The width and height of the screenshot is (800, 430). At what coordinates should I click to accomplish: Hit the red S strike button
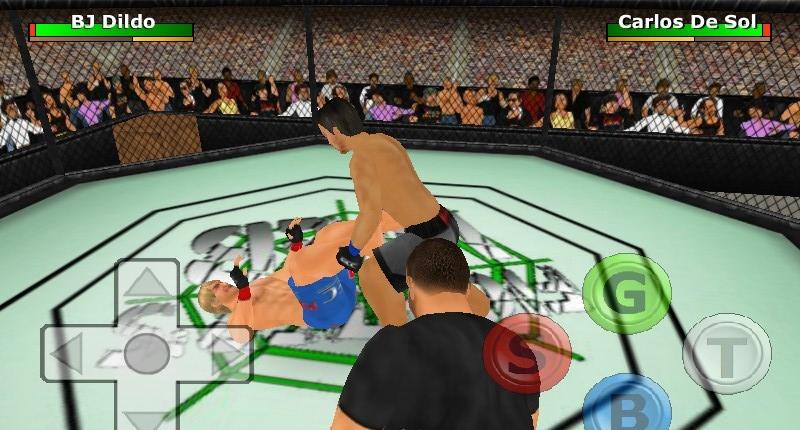click(527, 353)
